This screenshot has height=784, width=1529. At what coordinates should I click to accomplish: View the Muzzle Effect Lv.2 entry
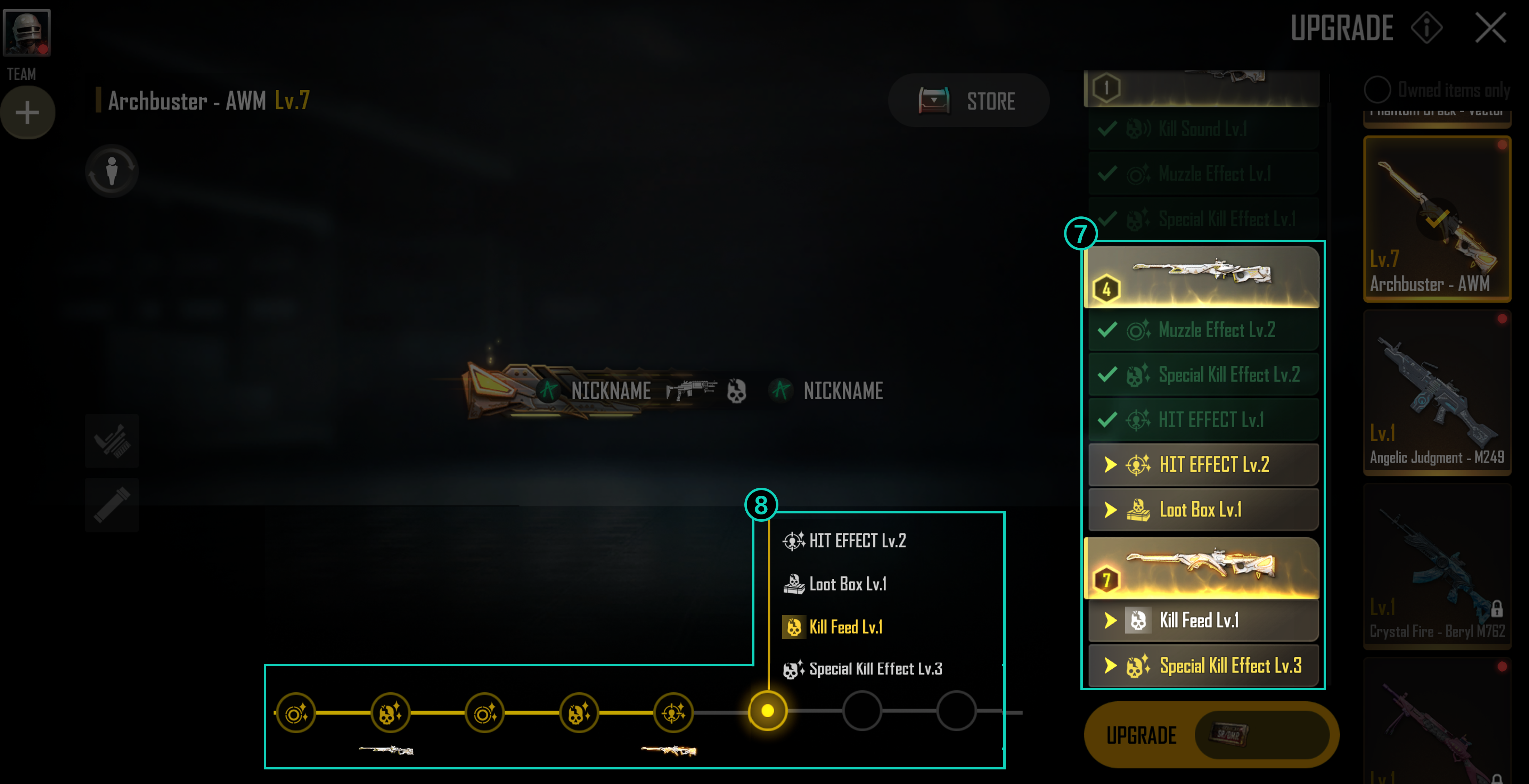(1203, 330)
